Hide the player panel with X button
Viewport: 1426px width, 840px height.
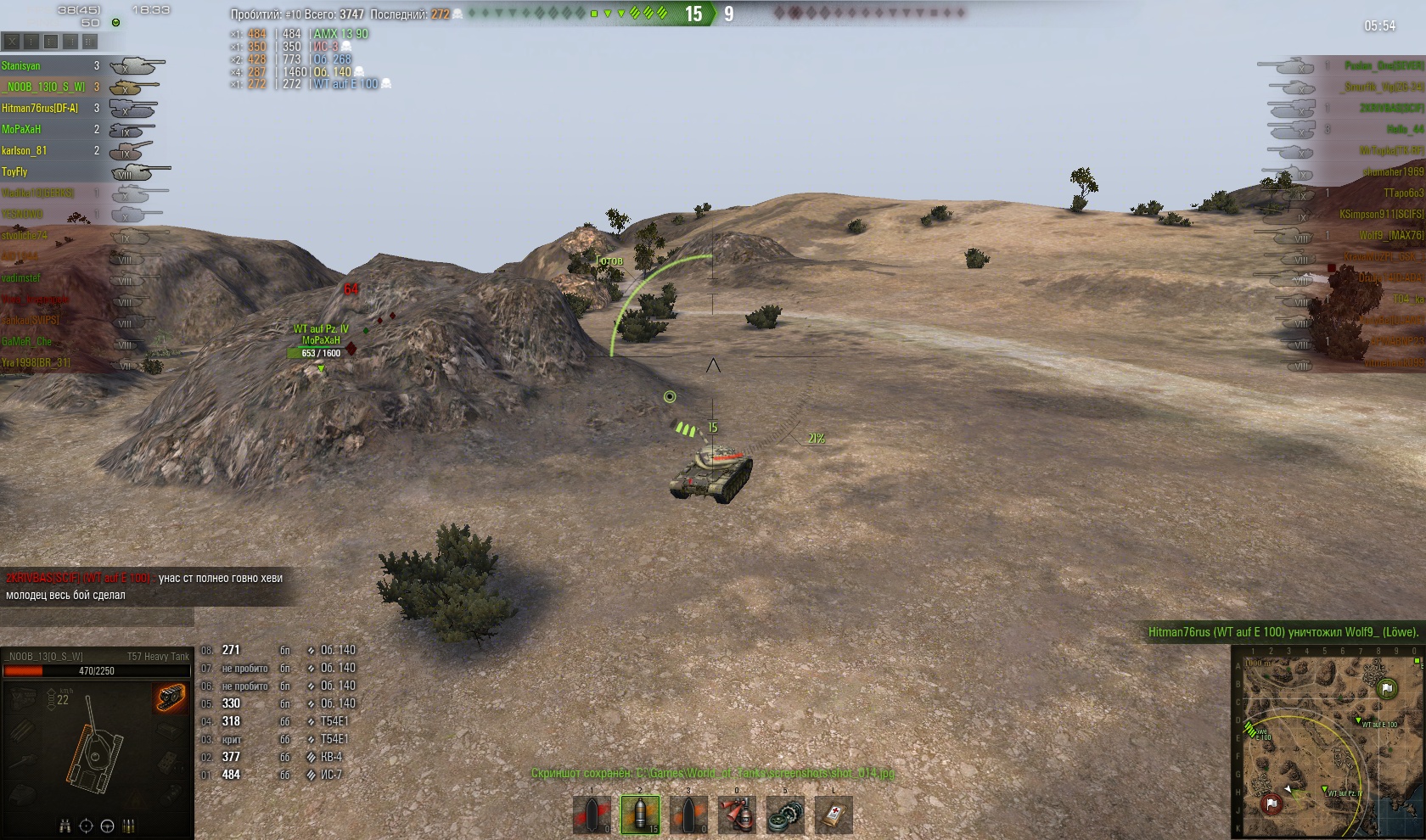12,41
